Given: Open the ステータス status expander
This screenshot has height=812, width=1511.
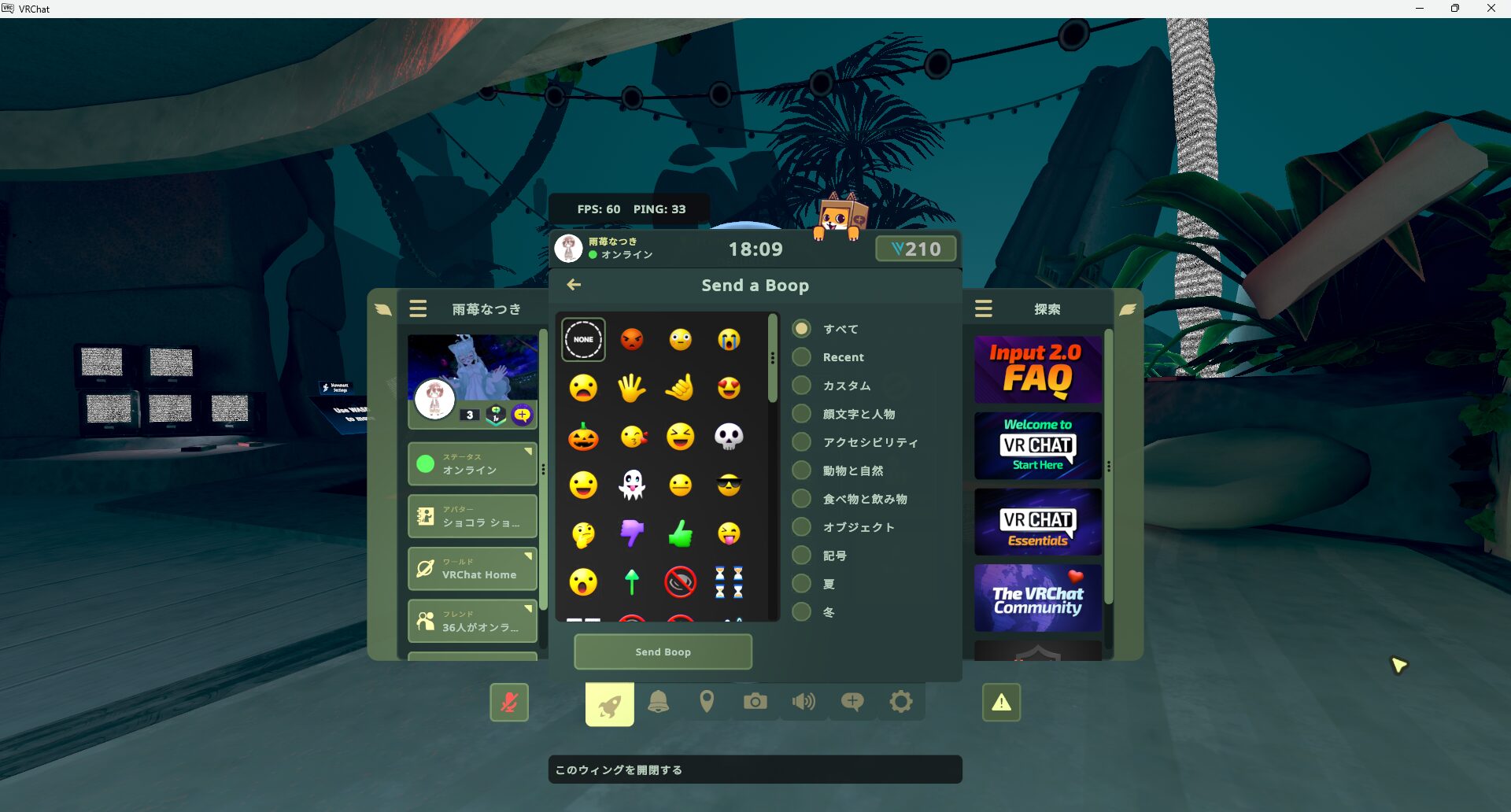Looking at the screenshot, I should (x=472, y=463).
